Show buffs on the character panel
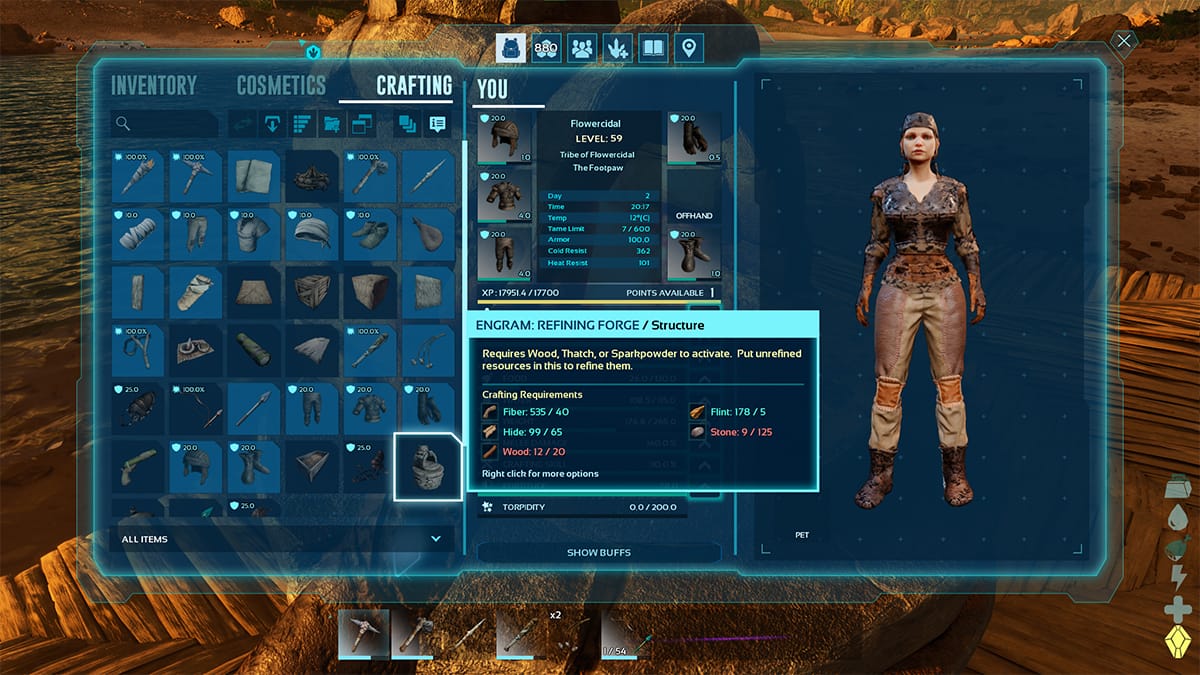Image resolution: width=1200 pixels, height=675 pixels. click(598, 552)
